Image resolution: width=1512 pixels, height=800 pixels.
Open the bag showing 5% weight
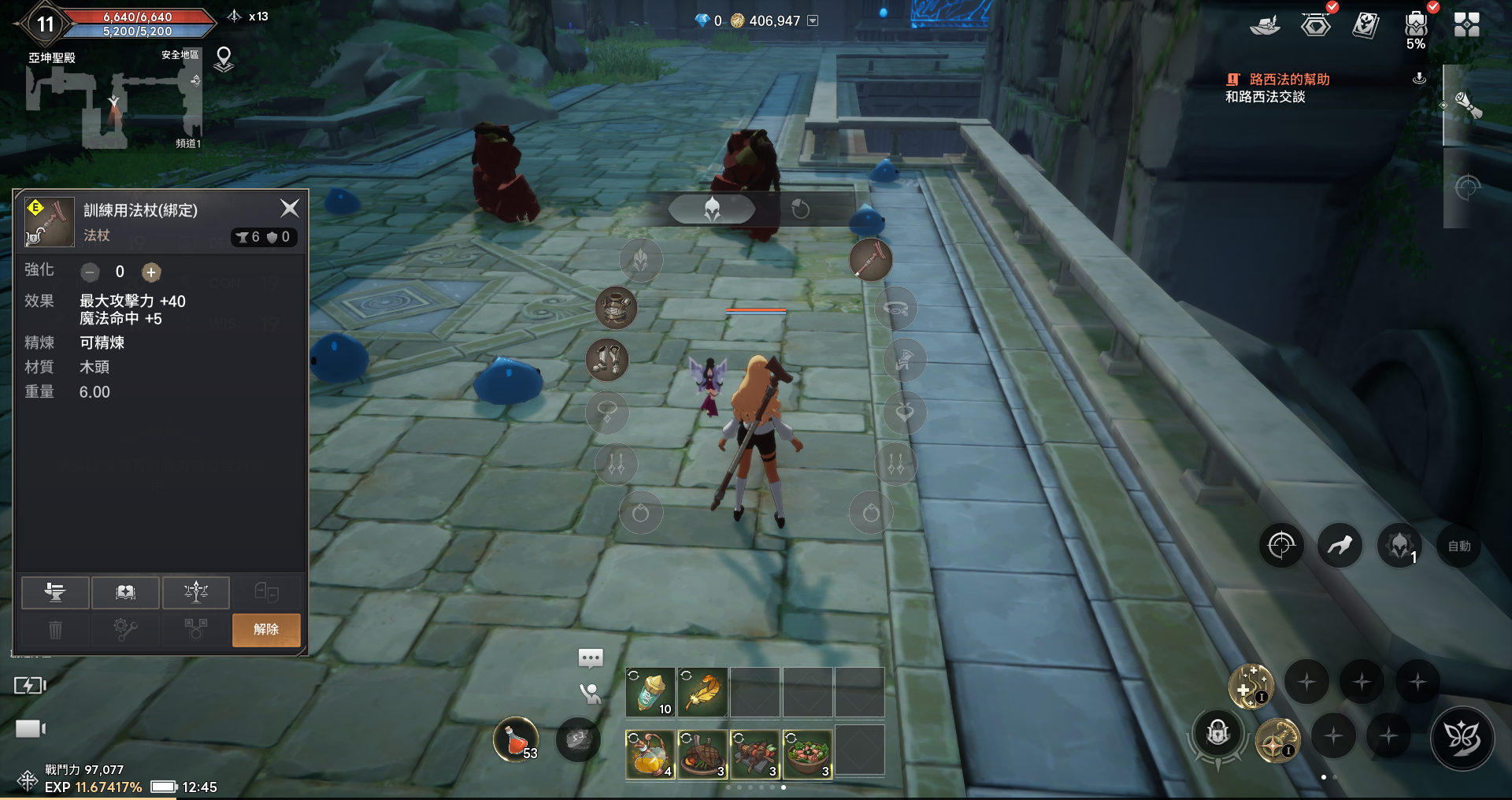click(1416, 25)
